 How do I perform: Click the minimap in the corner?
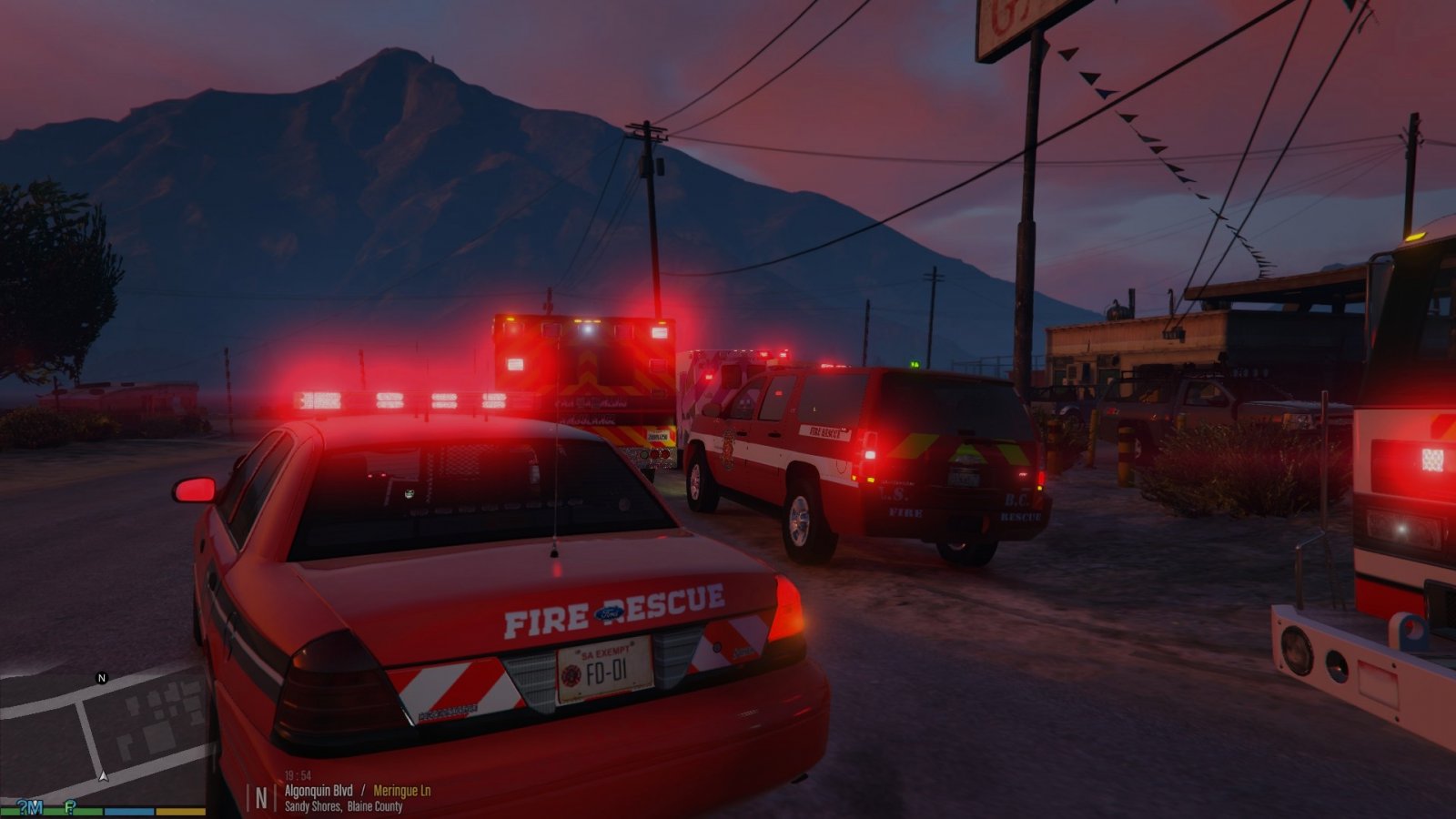click(105, 733)
